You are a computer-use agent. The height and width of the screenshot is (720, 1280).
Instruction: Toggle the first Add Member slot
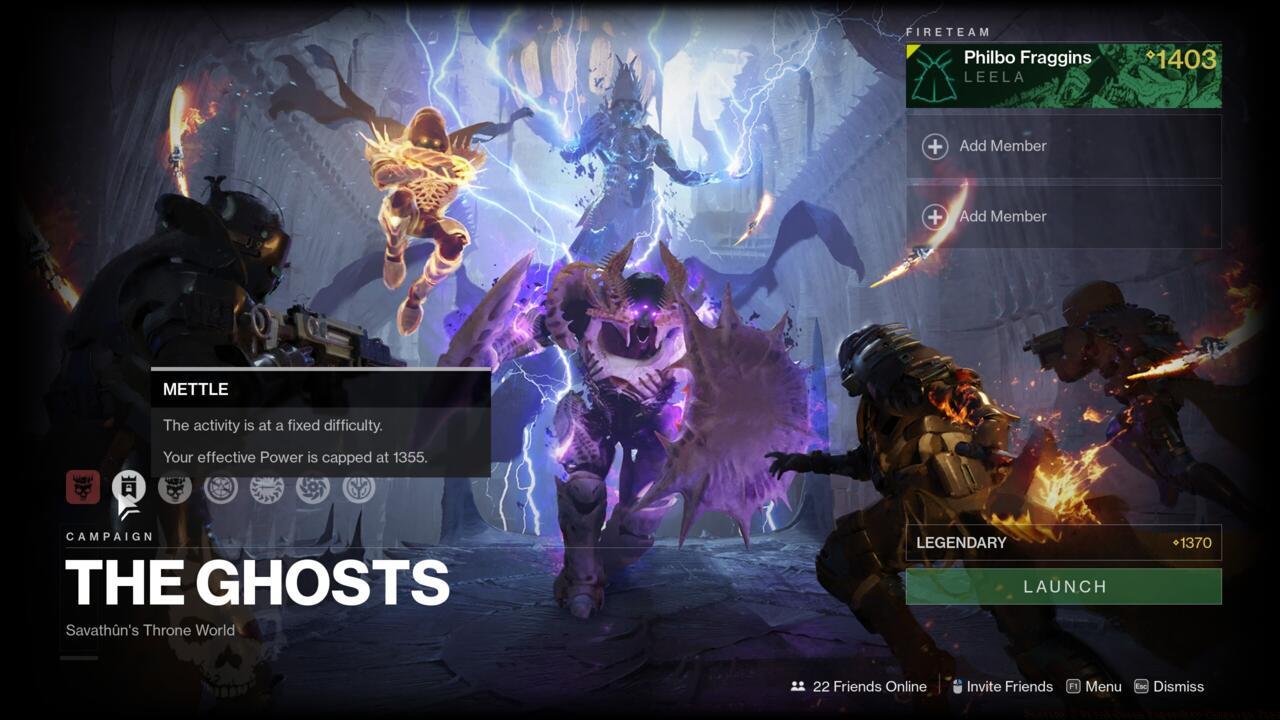click(x=1063, y=146)
